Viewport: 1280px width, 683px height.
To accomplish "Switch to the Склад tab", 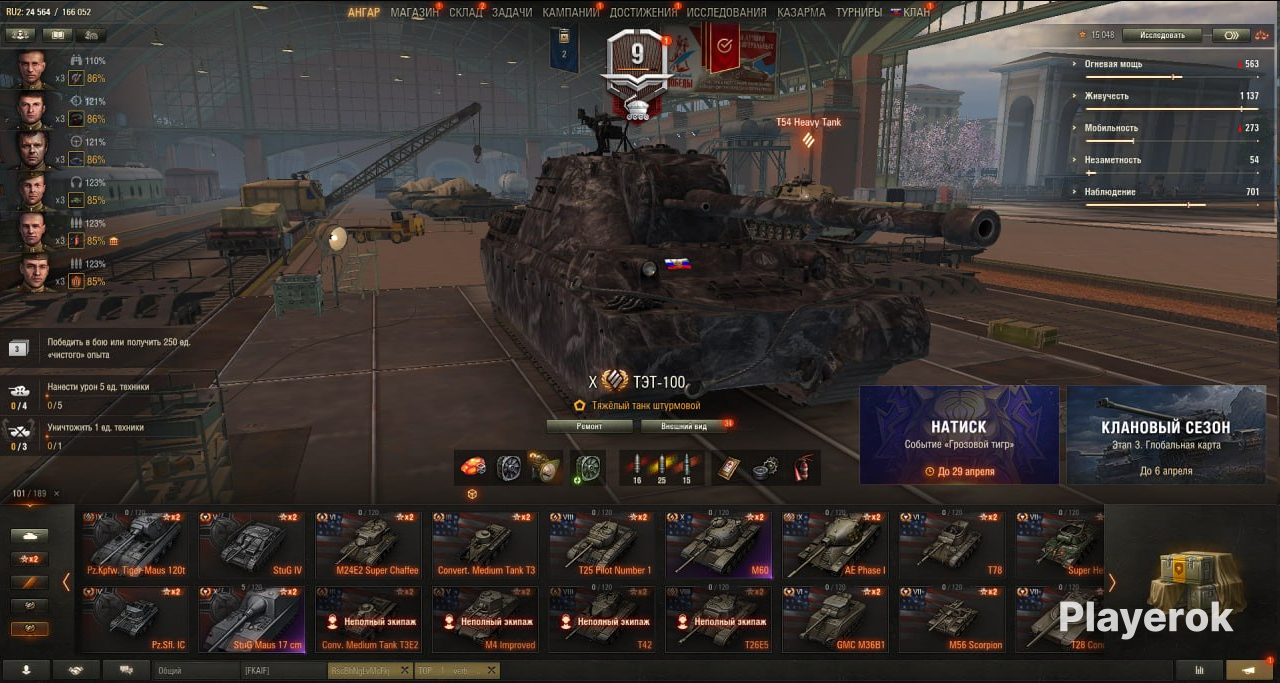I will [x=465, y=12].
